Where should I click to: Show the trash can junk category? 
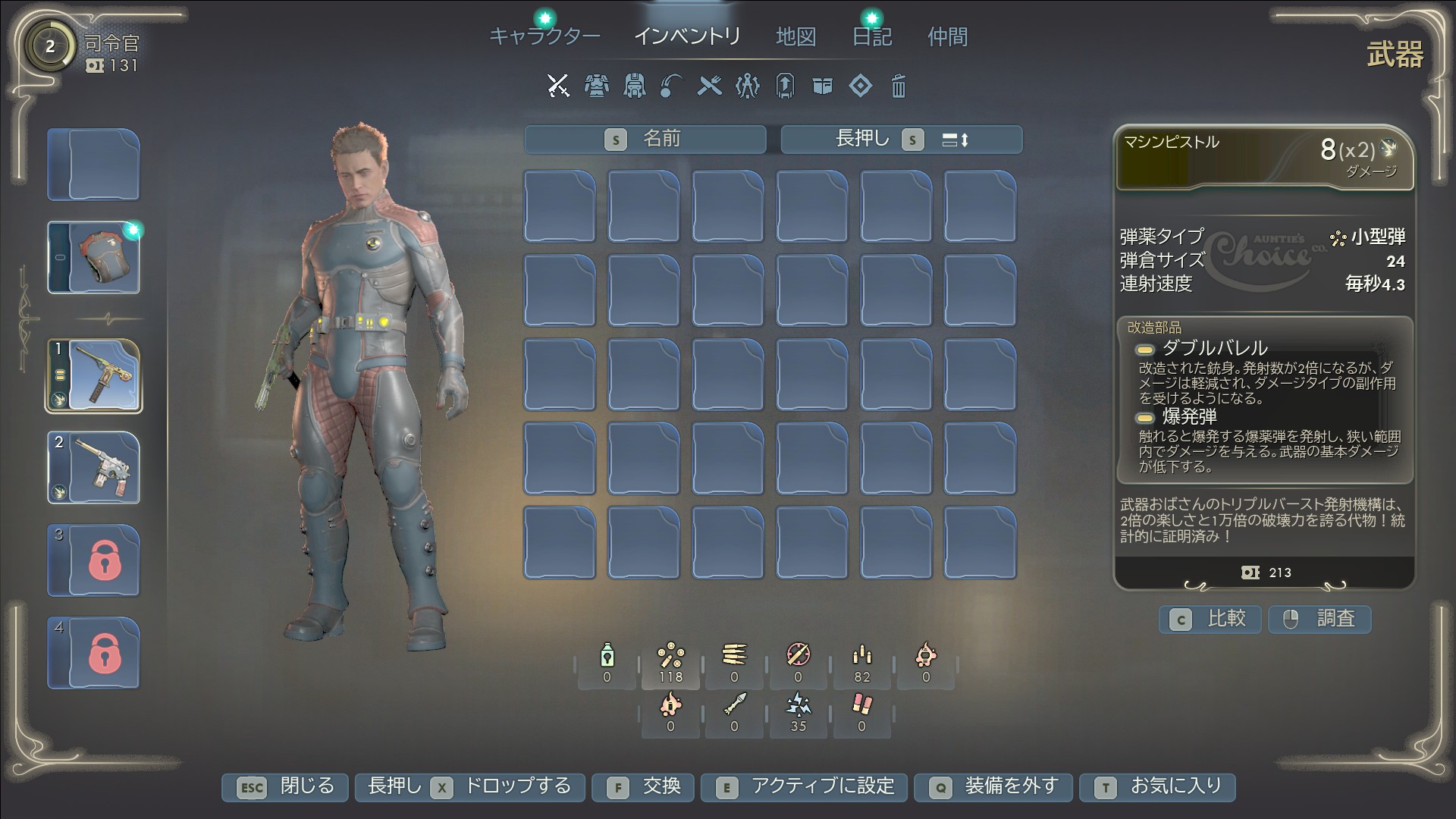pyautogui.click(x=898, y=86)
